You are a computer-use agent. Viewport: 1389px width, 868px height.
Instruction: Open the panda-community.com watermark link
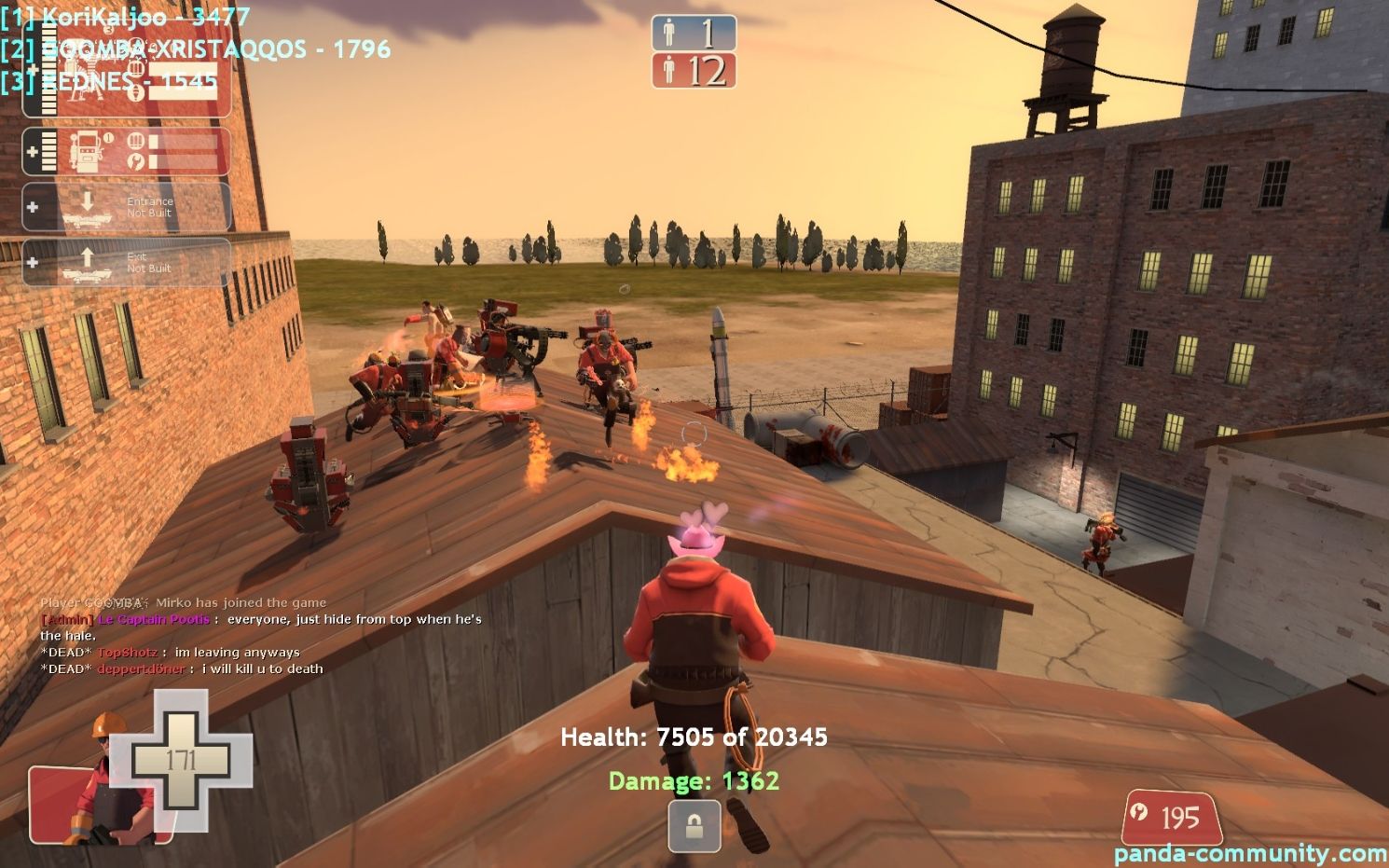coord(1249,853)
